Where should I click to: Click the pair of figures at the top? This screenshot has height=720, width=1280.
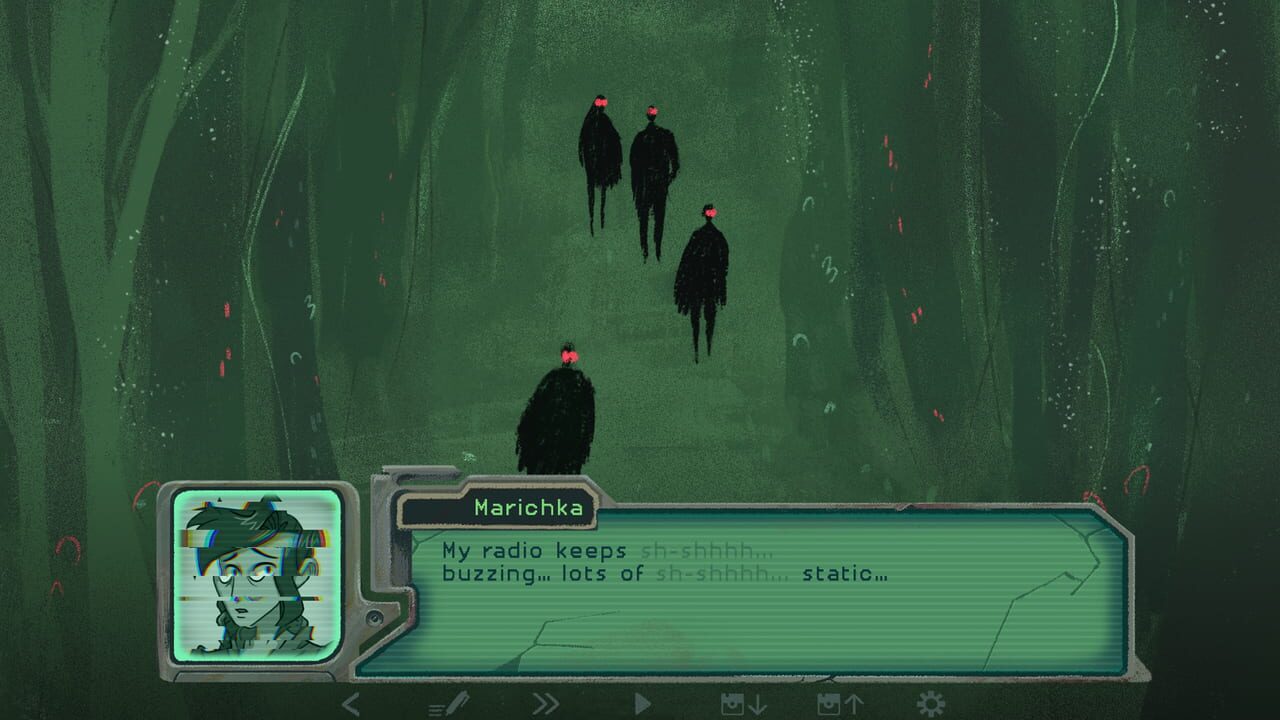(x=625, y=150)
